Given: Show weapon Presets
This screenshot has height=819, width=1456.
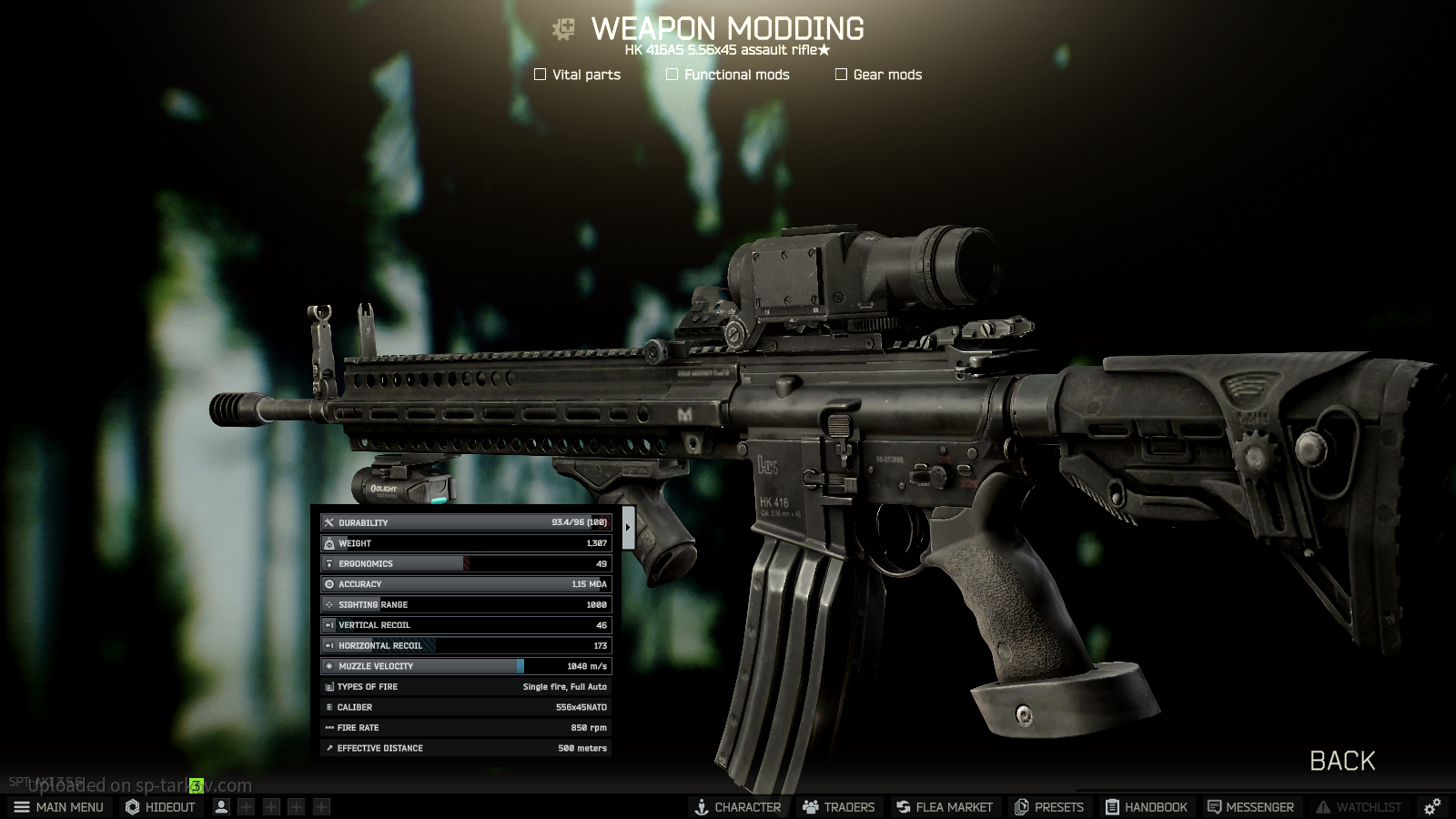Looking at the screenshot, I should [1049, 807].
